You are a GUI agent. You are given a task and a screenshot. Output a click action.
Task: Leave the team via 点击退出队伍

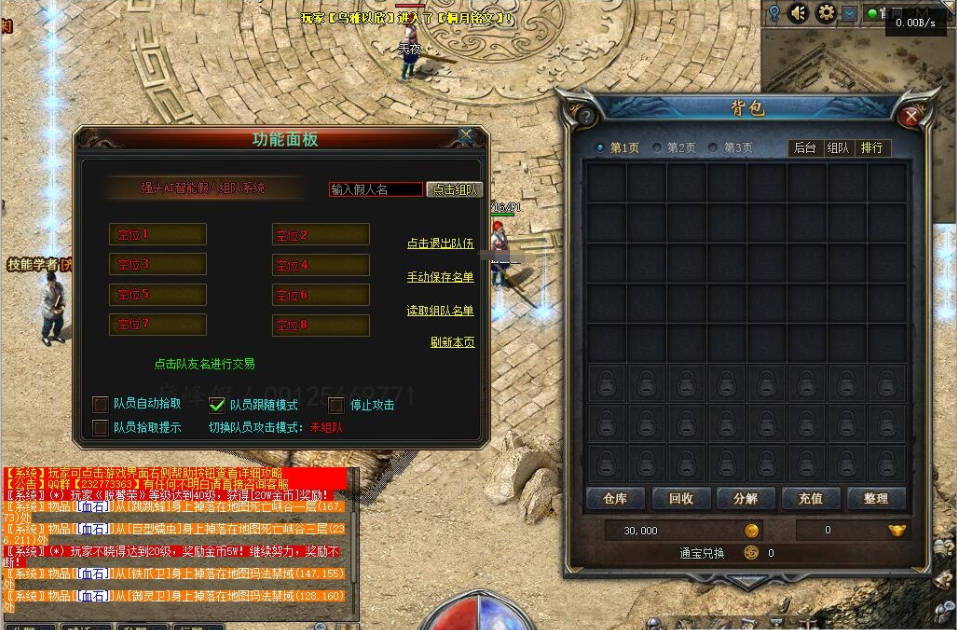tap(440, 243)
